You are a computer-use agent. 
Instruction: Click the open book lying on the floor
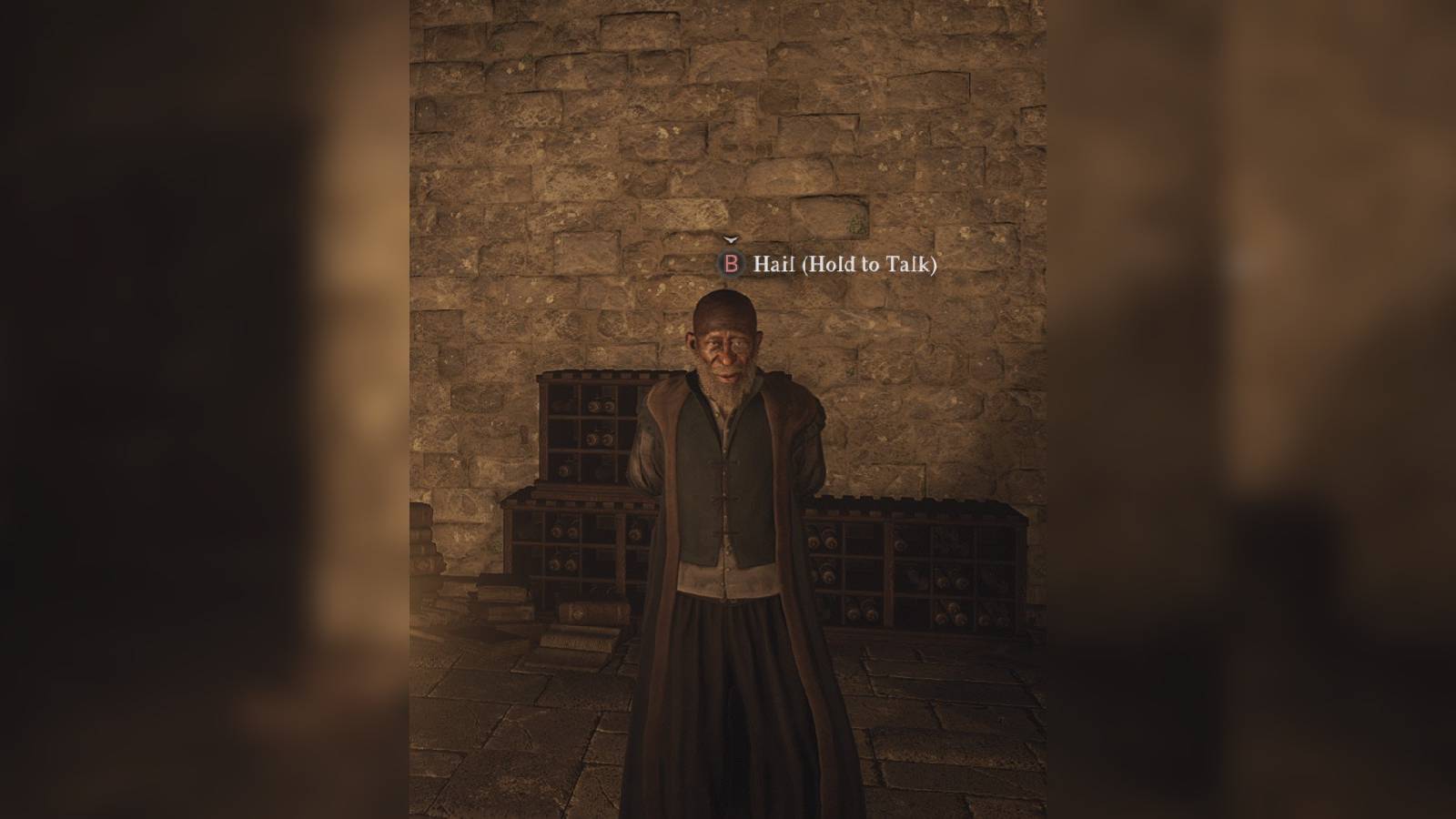pyautogui.click(x=573, y=642)
